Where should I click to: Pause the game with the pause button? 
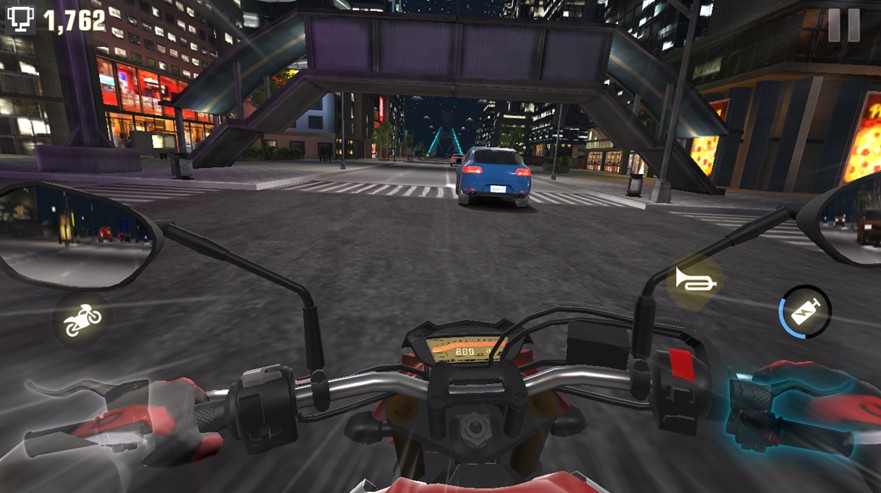coord(843,26)
